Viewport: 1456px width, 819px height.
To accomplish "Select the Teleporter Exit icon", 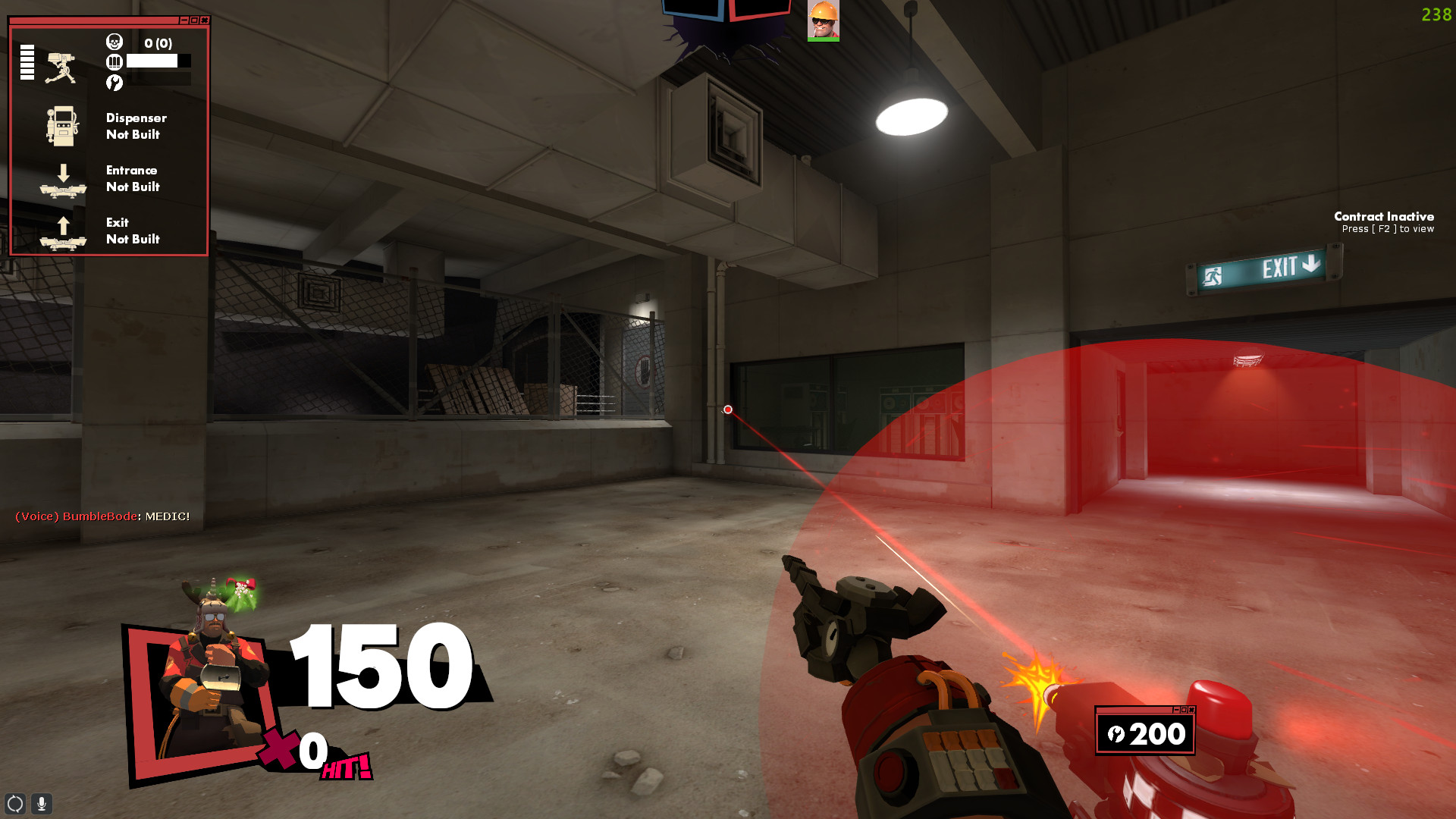I will point(63,231).
